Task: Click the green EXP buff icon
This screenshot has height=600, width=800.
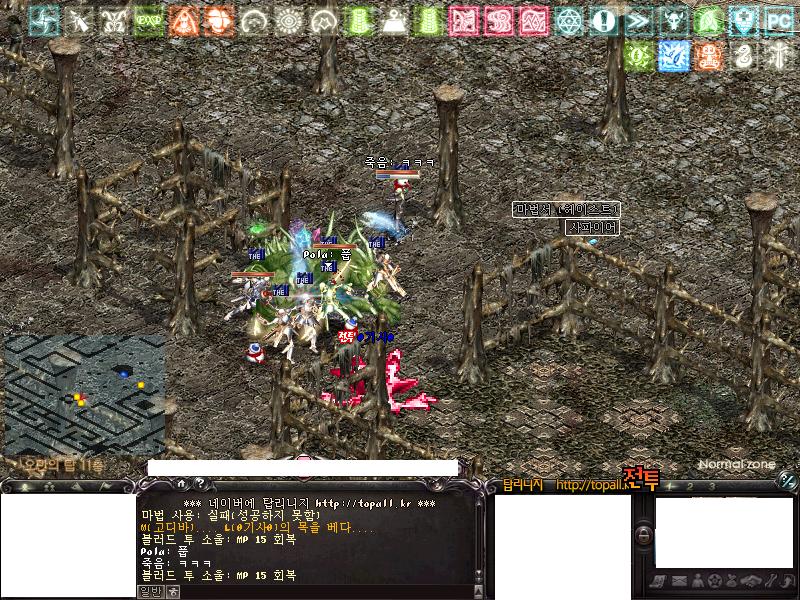Action: click(x=148, y=20)
